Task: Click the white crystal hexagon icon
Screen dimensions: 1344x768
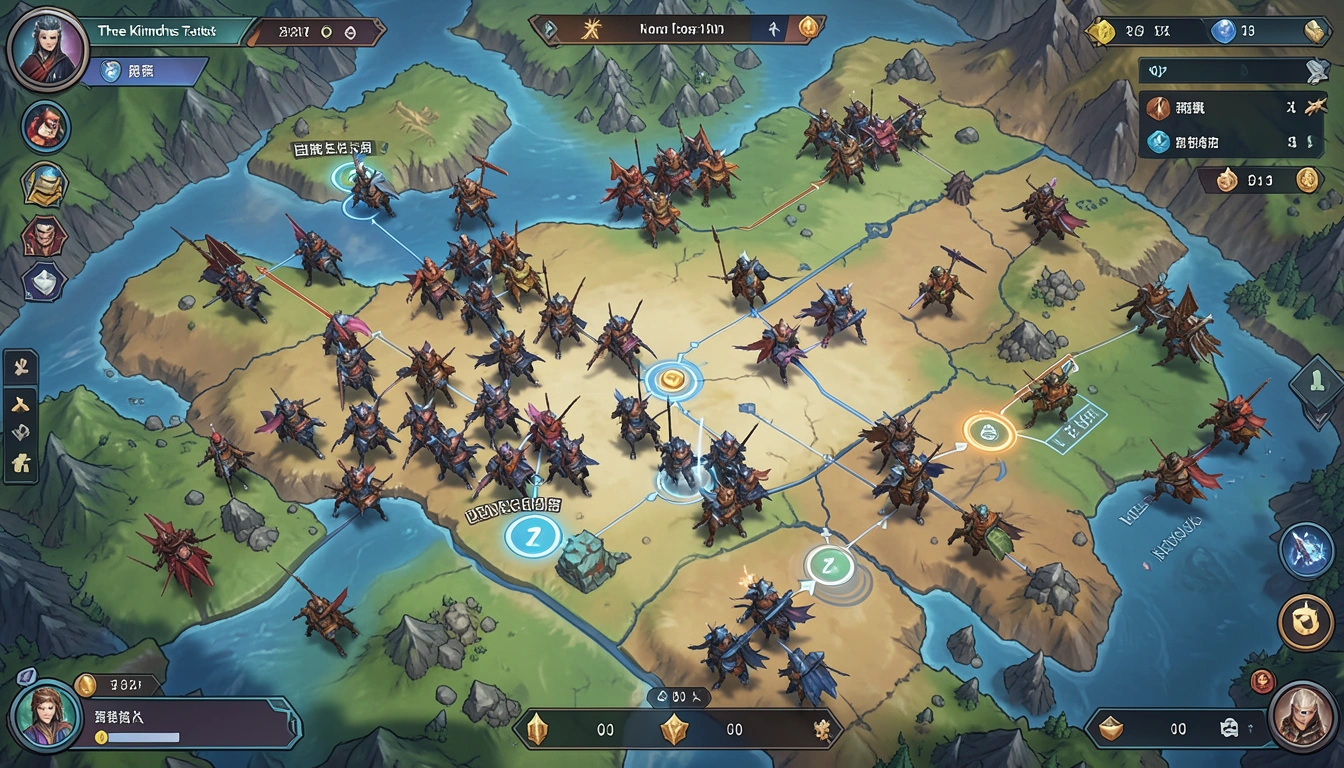Action: click(x=44, y=282)
